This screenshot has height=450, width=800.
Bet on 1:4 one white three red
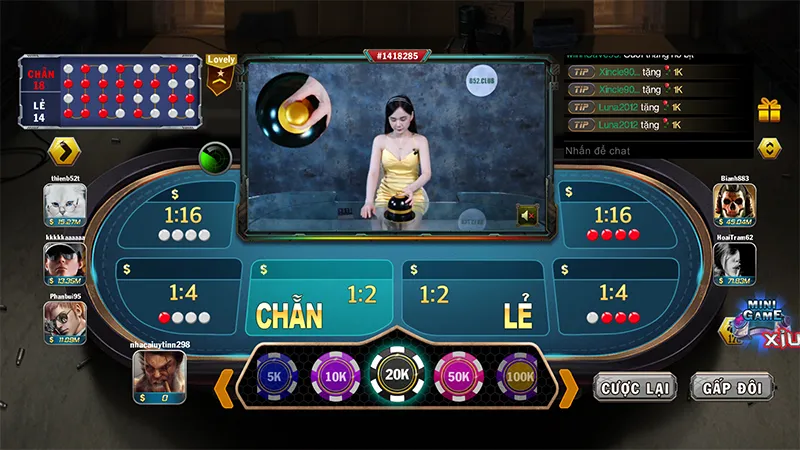tap(612, 300)
